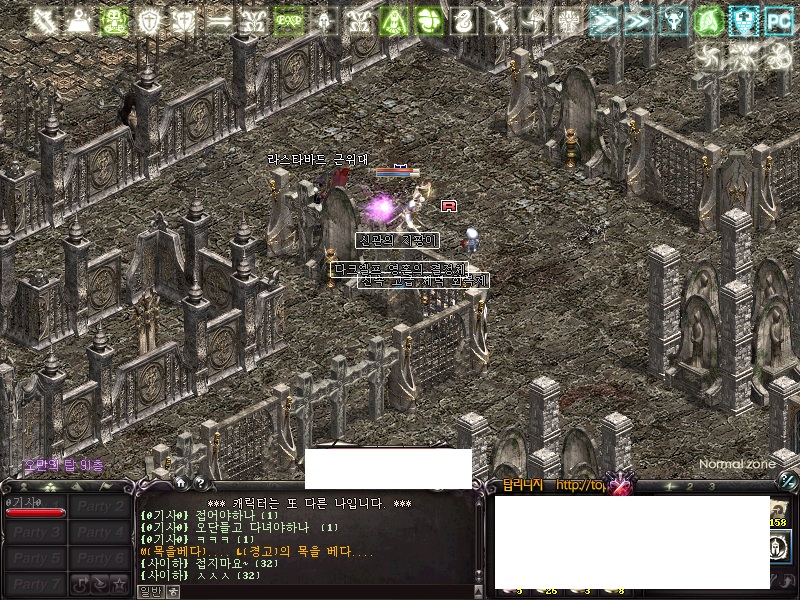Open the home button above chat

(180, 482)
